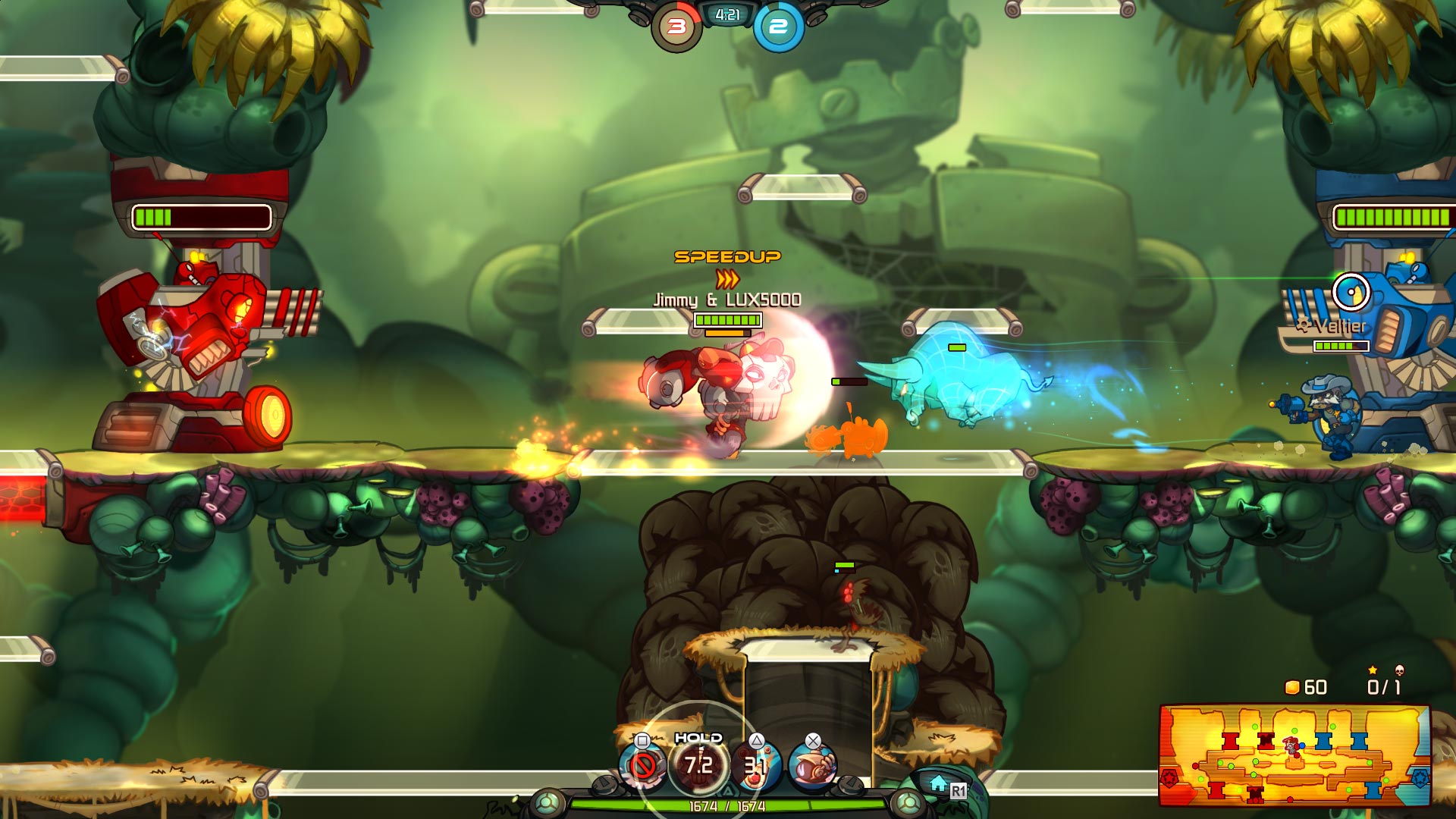Trigger the ability showing 3.1 cooldown
Screen dimensions: 1456x819
(x=756, y=766)
